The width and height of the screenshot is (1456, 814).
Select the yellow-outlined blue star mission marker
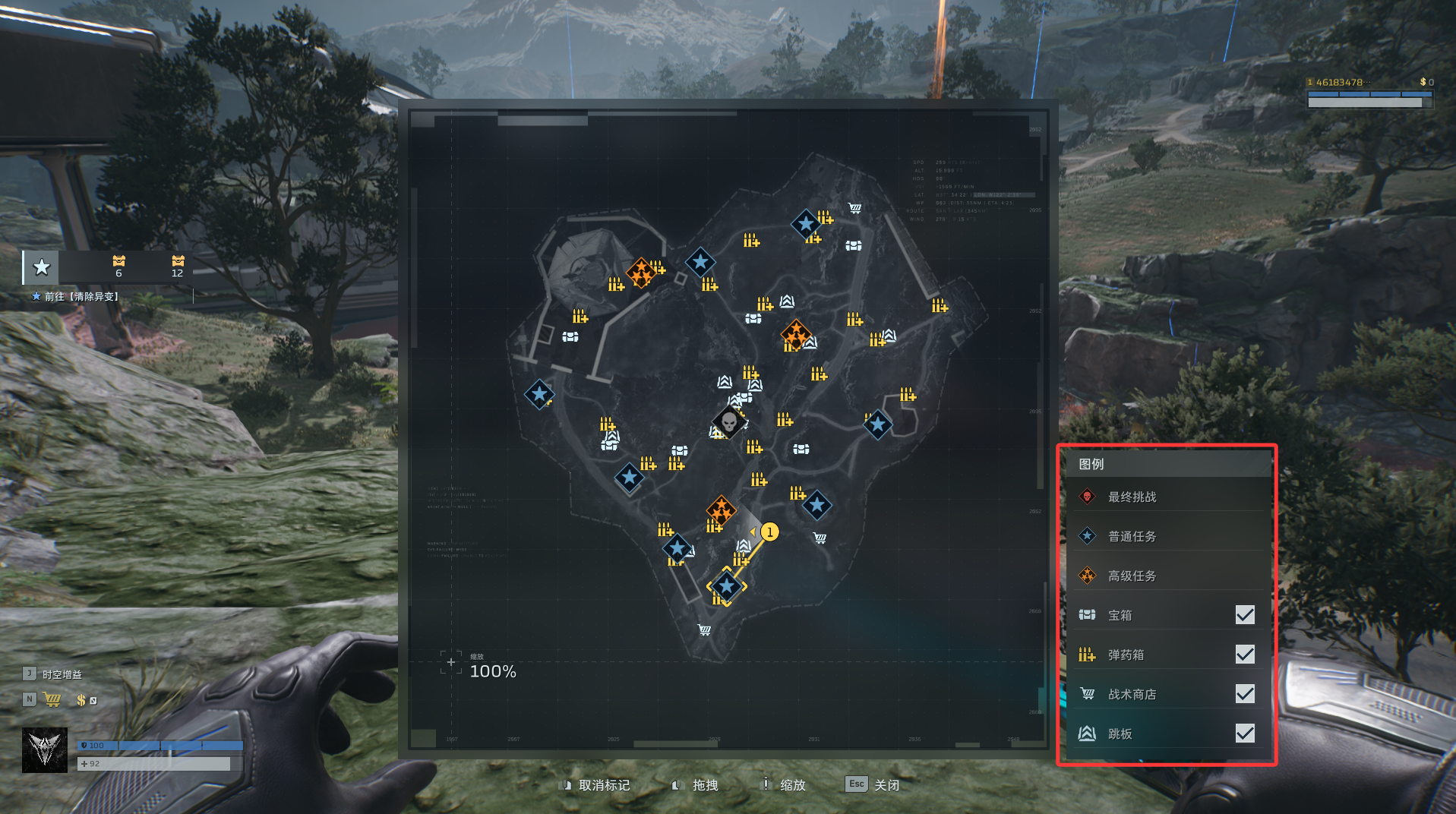point(727,585)
